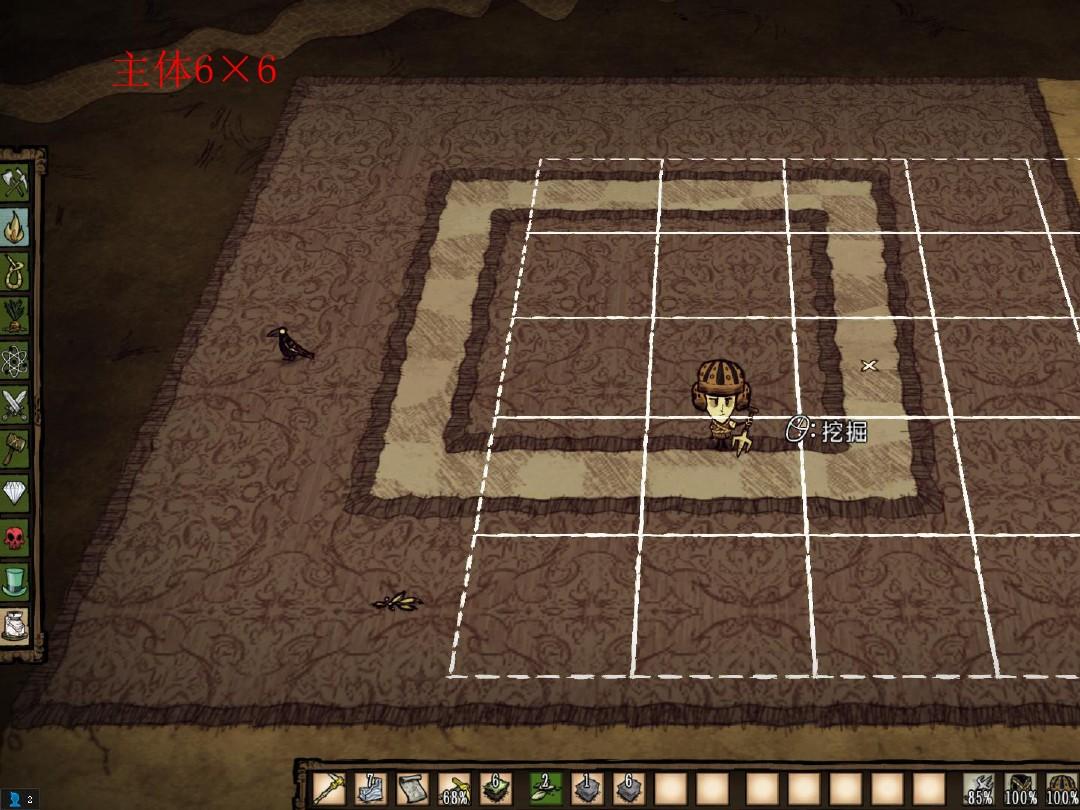
Task: Choose the tool with 68% durability
Action: click(x=454, y=788)
